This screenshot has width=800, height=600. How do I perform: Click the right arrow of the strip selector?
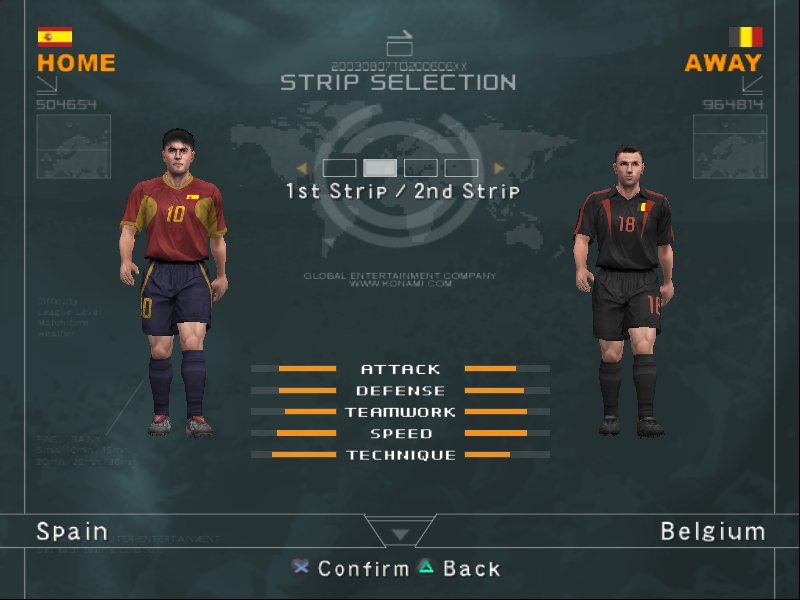[x=499, y=168]
